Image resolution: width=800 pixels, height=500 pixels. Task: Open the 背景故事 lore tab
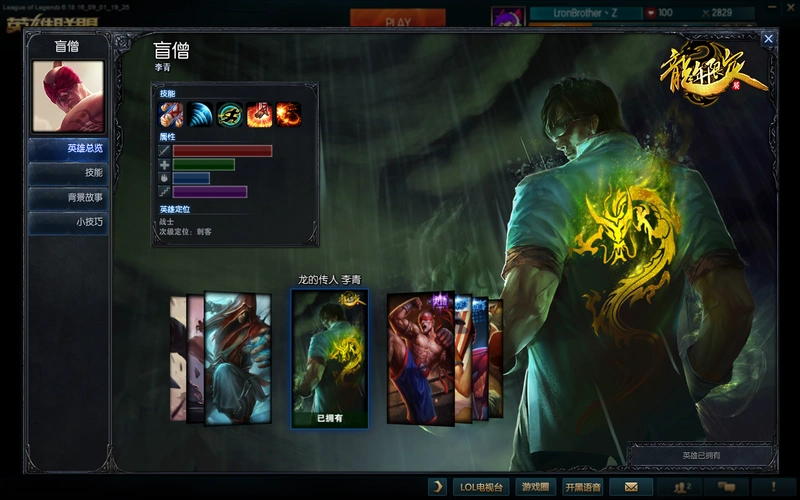[69, 198]
